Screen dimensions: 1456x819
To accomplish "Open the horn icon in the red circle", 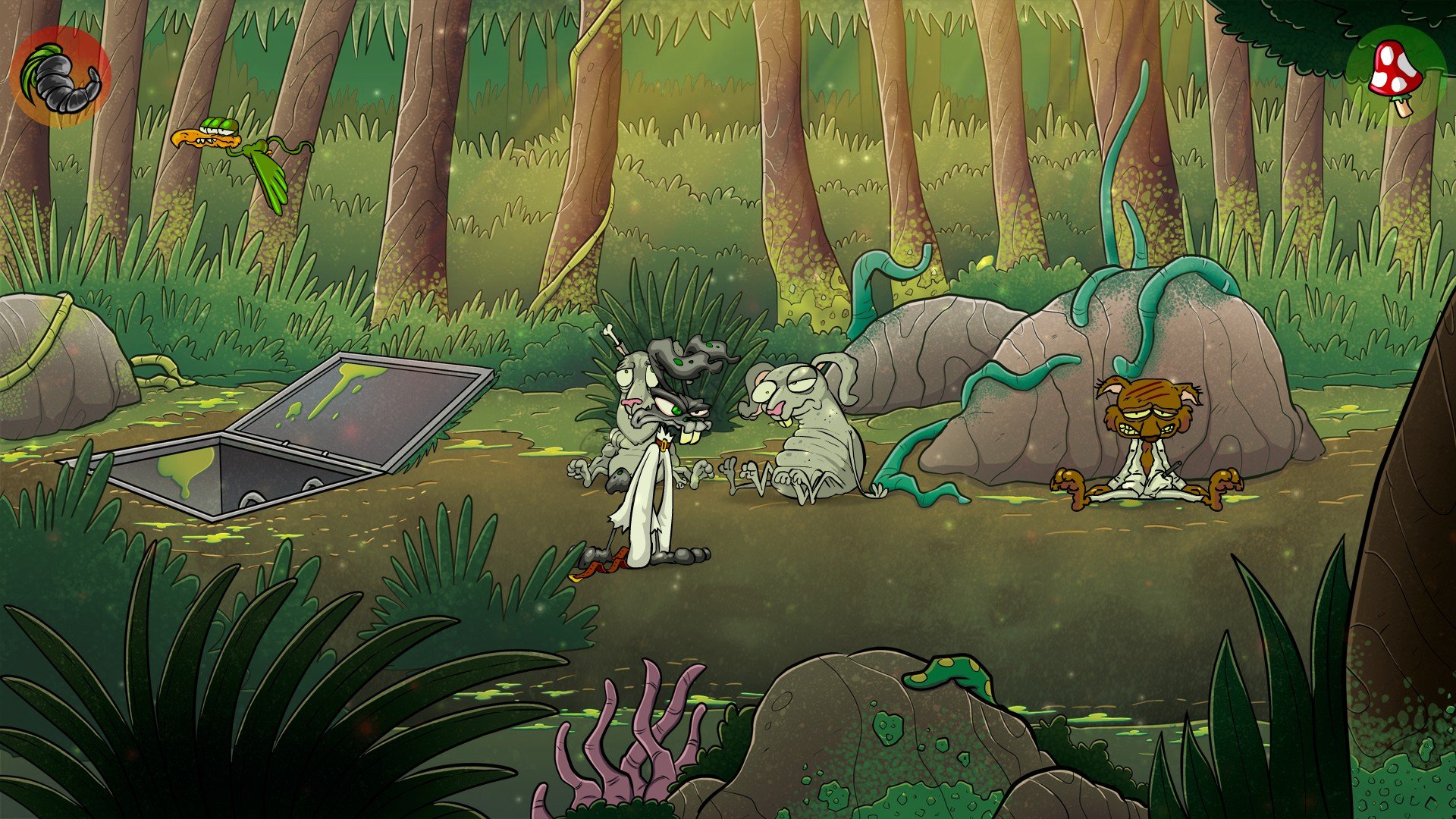I will [61, 77].
